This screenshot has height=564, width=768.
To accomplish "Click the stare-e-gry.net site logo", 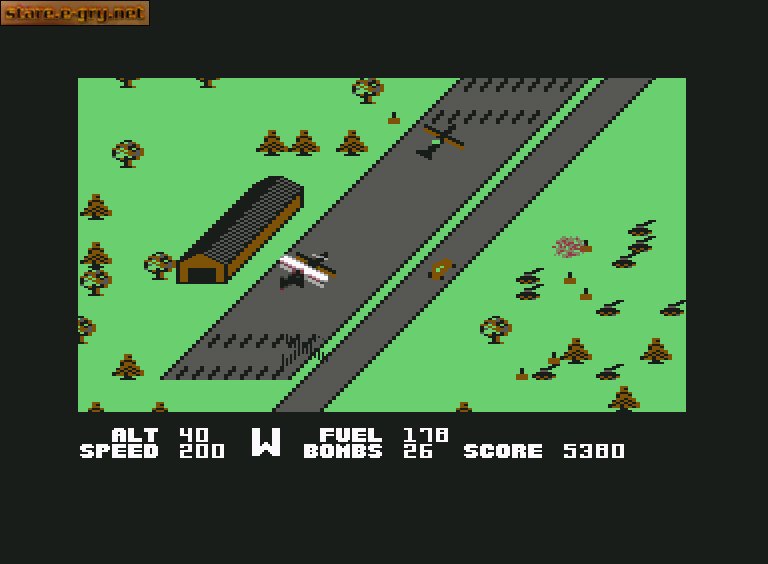I will tap(75, 13).
